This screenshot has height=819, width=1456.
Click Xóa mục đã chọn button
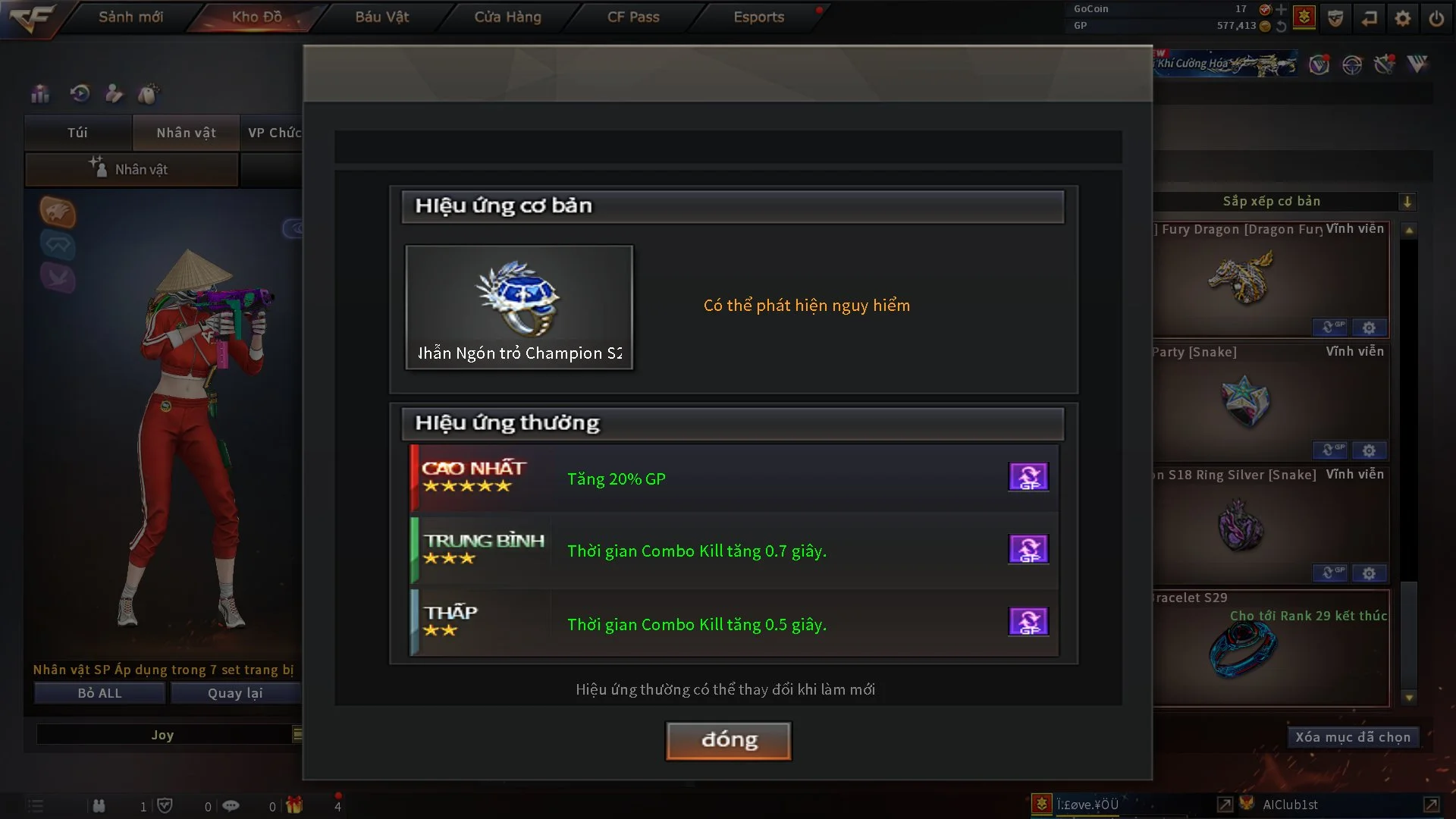click(x=1352, y=737)
